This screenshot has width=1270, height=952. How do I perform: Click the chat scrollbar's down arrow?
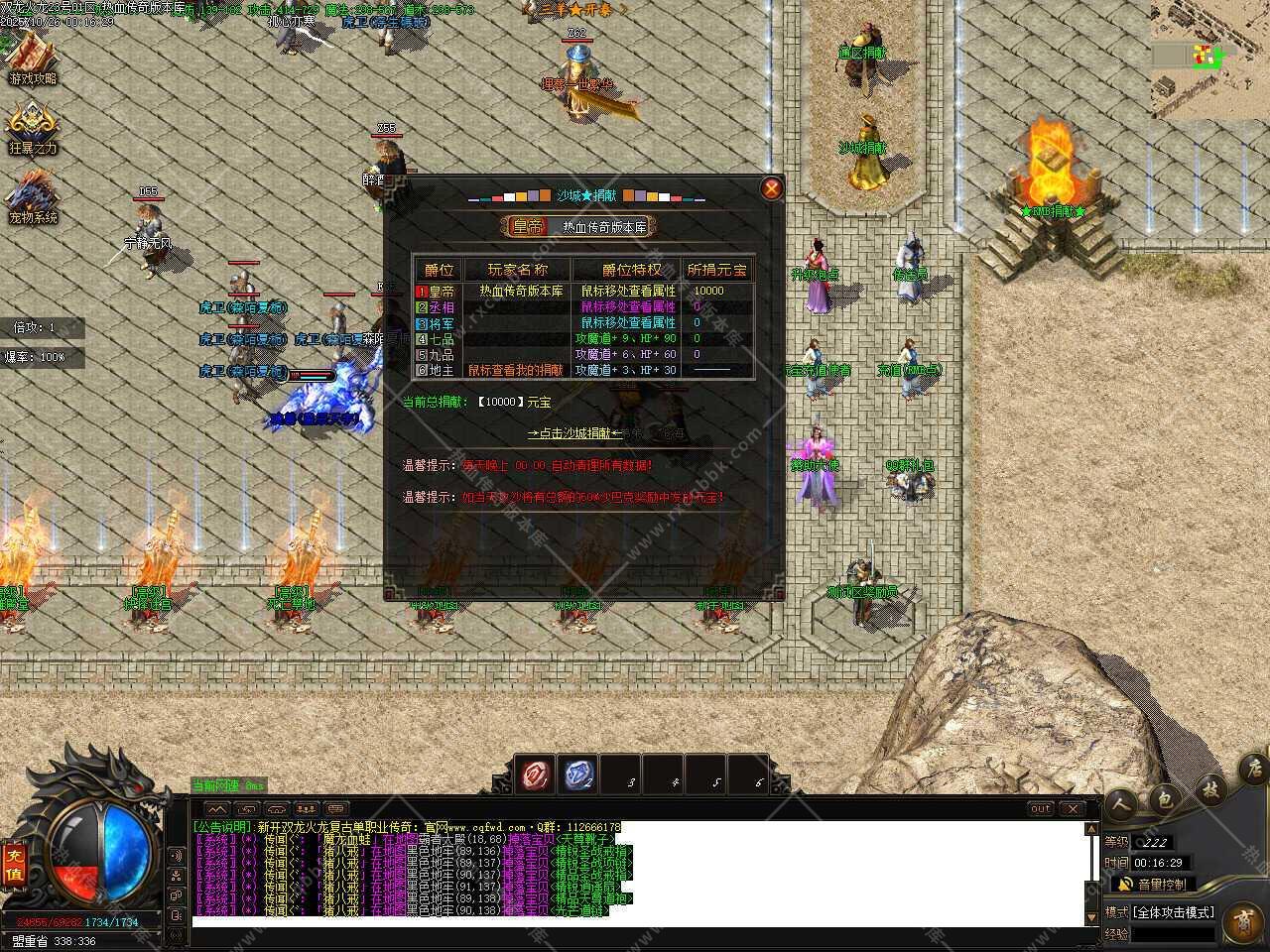(x=1092, y=917)
